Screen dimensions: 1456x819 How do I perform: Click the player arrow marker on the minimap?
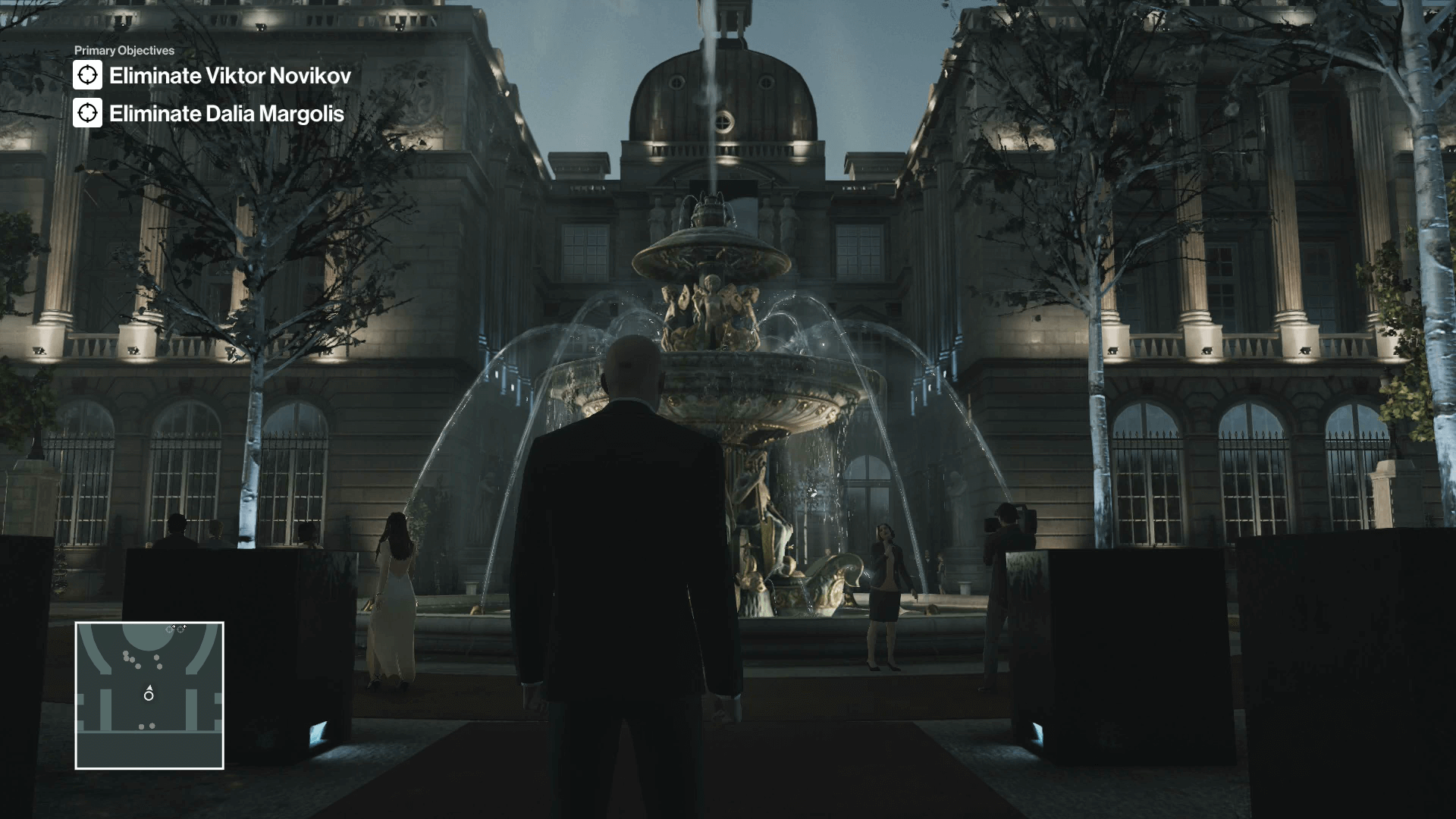(149, 692)
